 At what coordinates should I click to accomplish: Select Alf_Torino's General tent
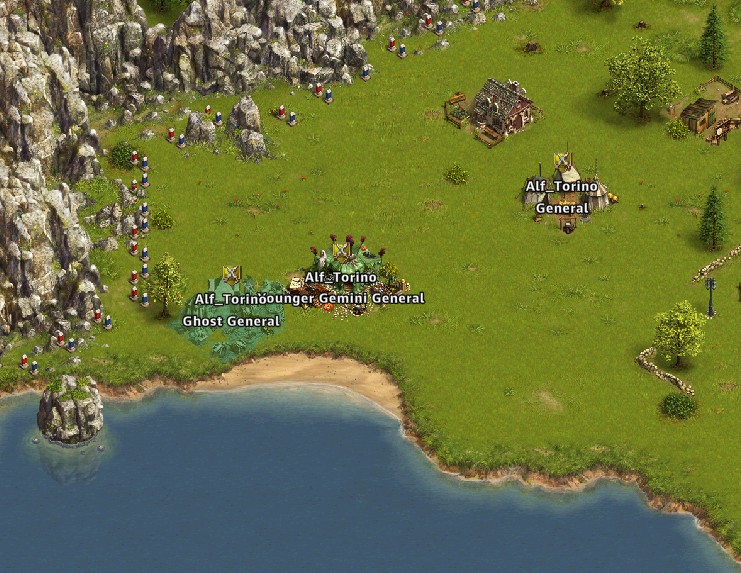566,190
